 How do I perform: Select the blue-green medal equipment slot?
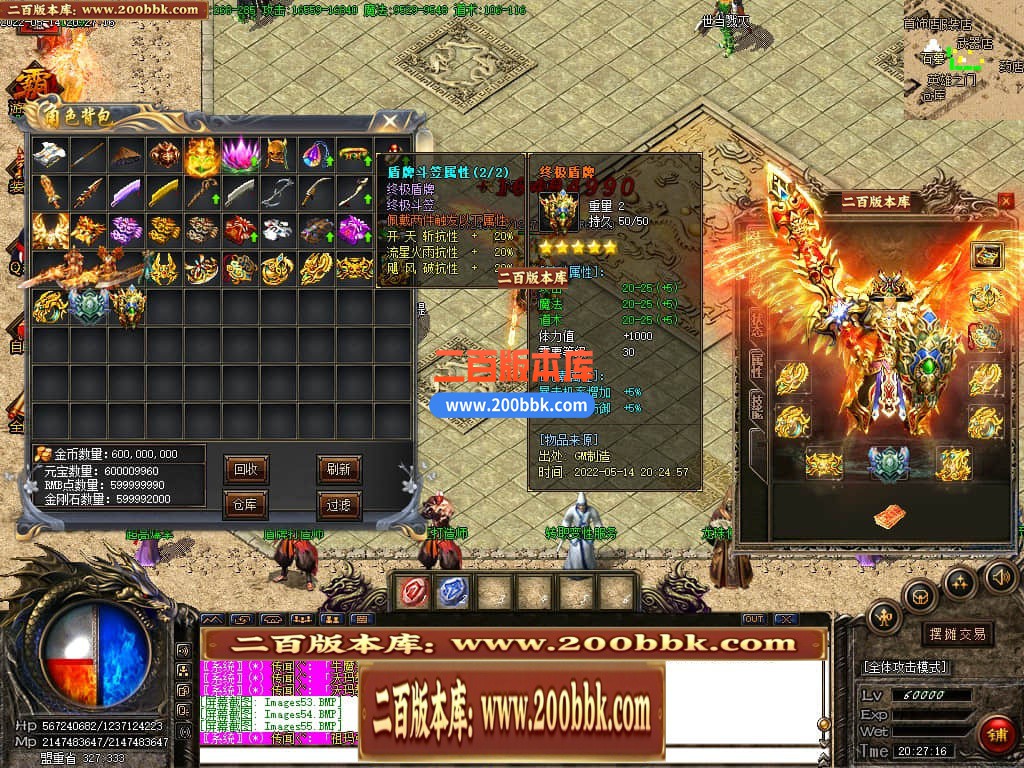pos(886,464)
